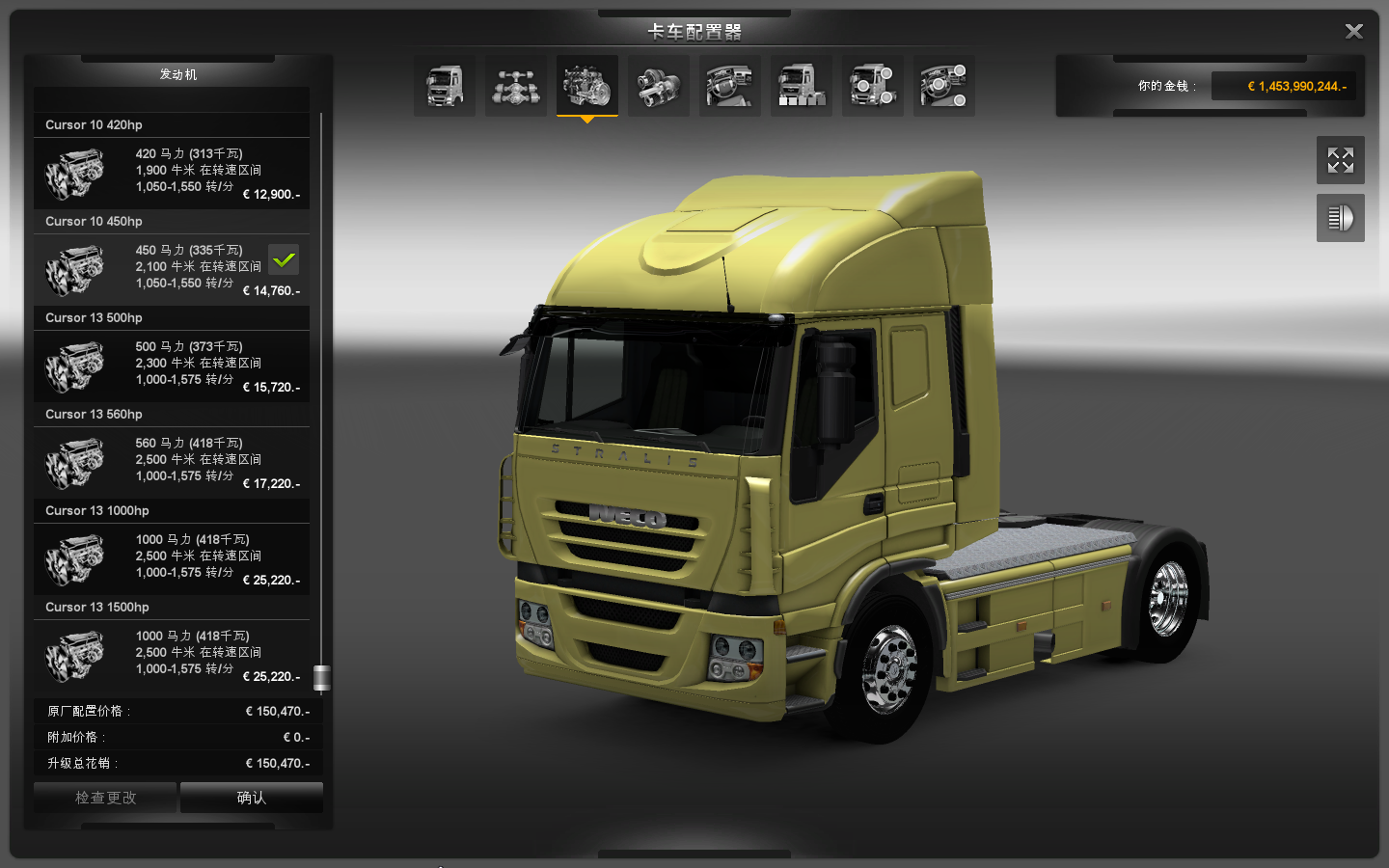Toggle the fullscreen truck view button
This screenshot has width=1389, height=868.
pos(1341,160)
